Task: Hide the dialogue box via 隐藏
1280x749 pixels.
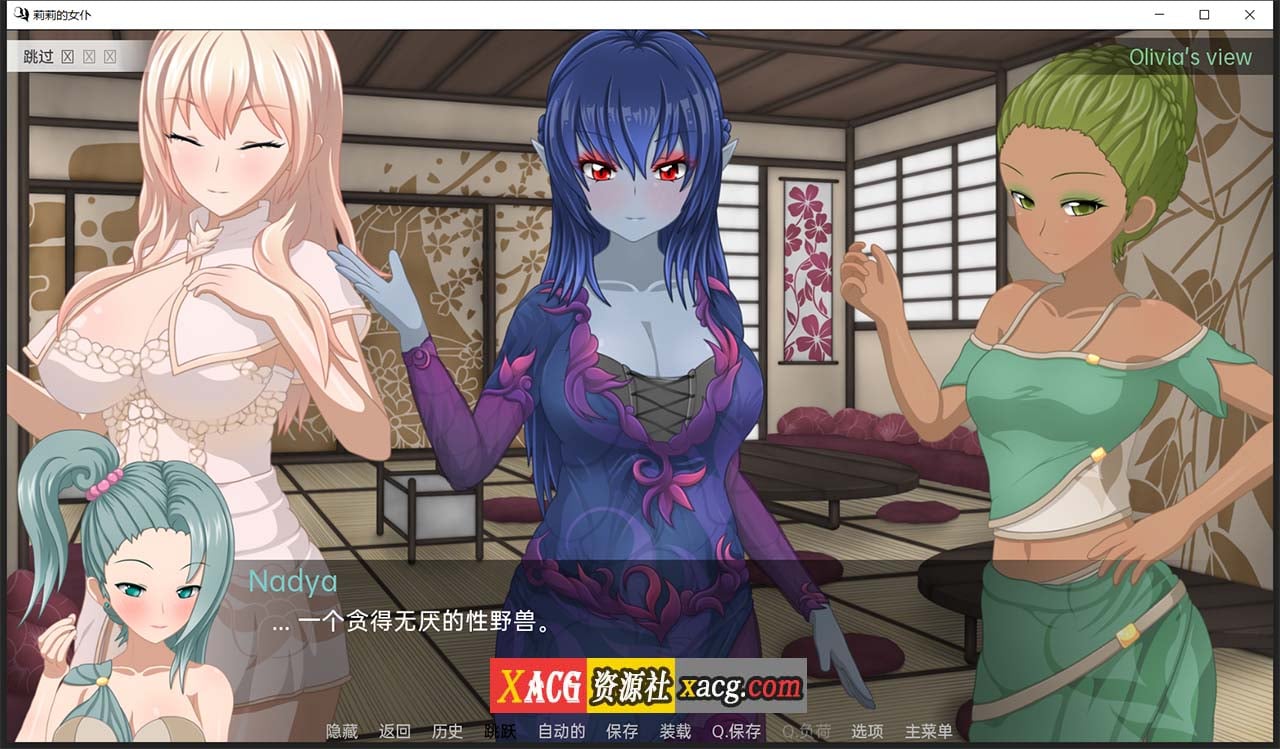Action: coord(343,731)
